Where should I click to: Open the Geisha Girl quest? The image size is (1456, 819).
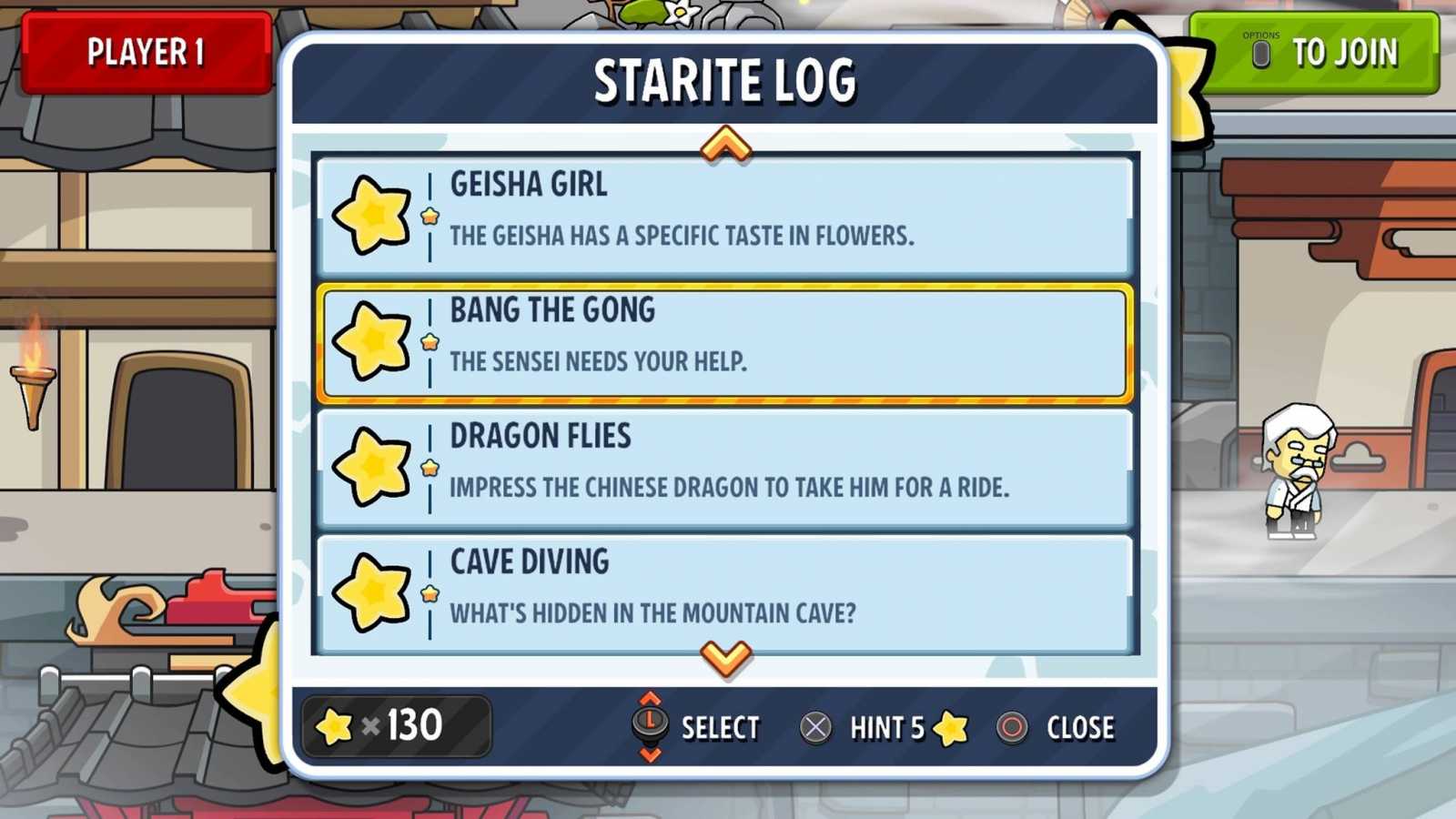click(723, 214)
